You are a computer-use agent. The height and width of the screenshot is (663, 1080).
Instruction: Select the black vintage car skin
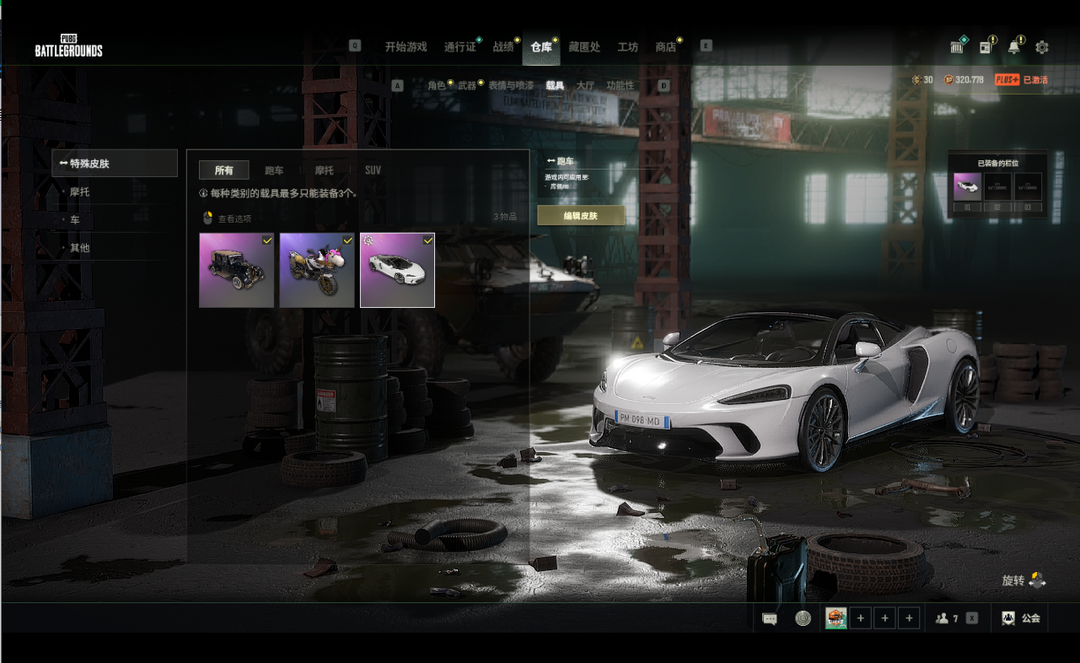(x=236, y=270)
